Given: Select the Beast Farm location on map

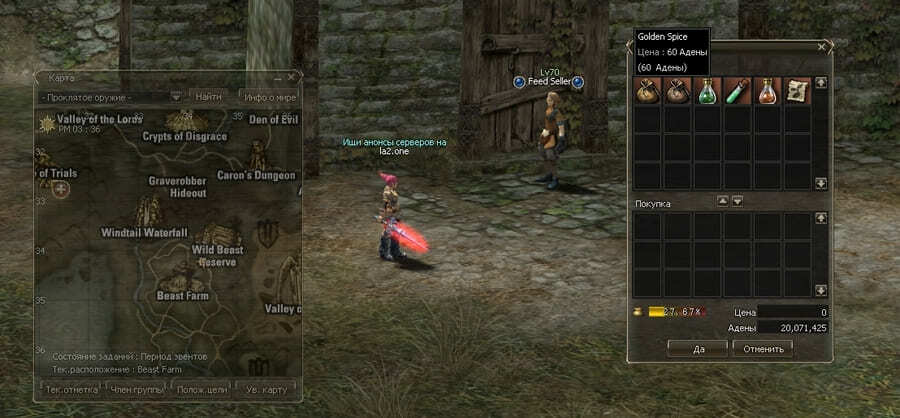Looking at the screenshot, I should coord(182,296).
